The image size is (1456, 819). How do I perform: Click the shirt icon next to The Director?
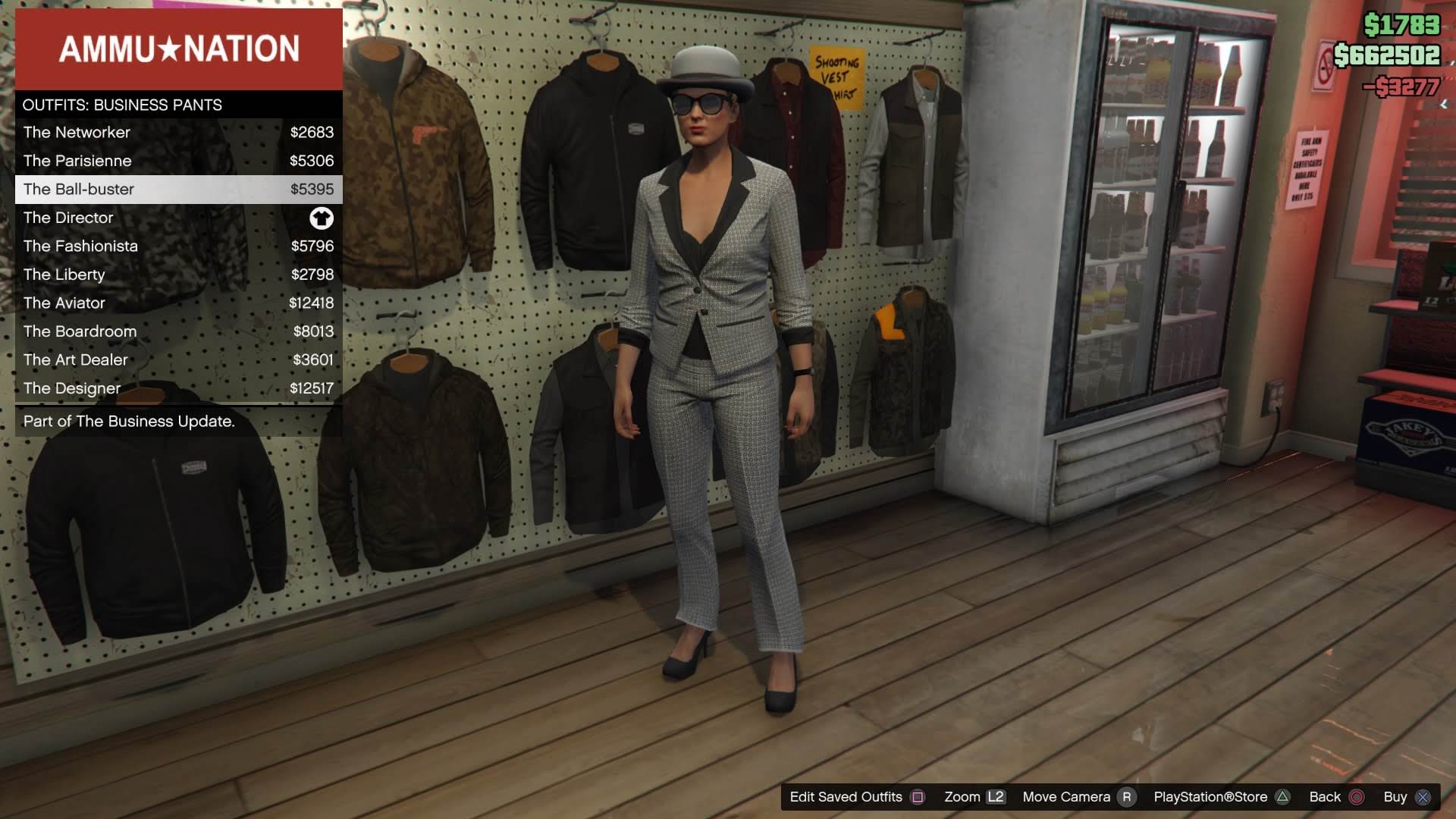click(322, 218)
